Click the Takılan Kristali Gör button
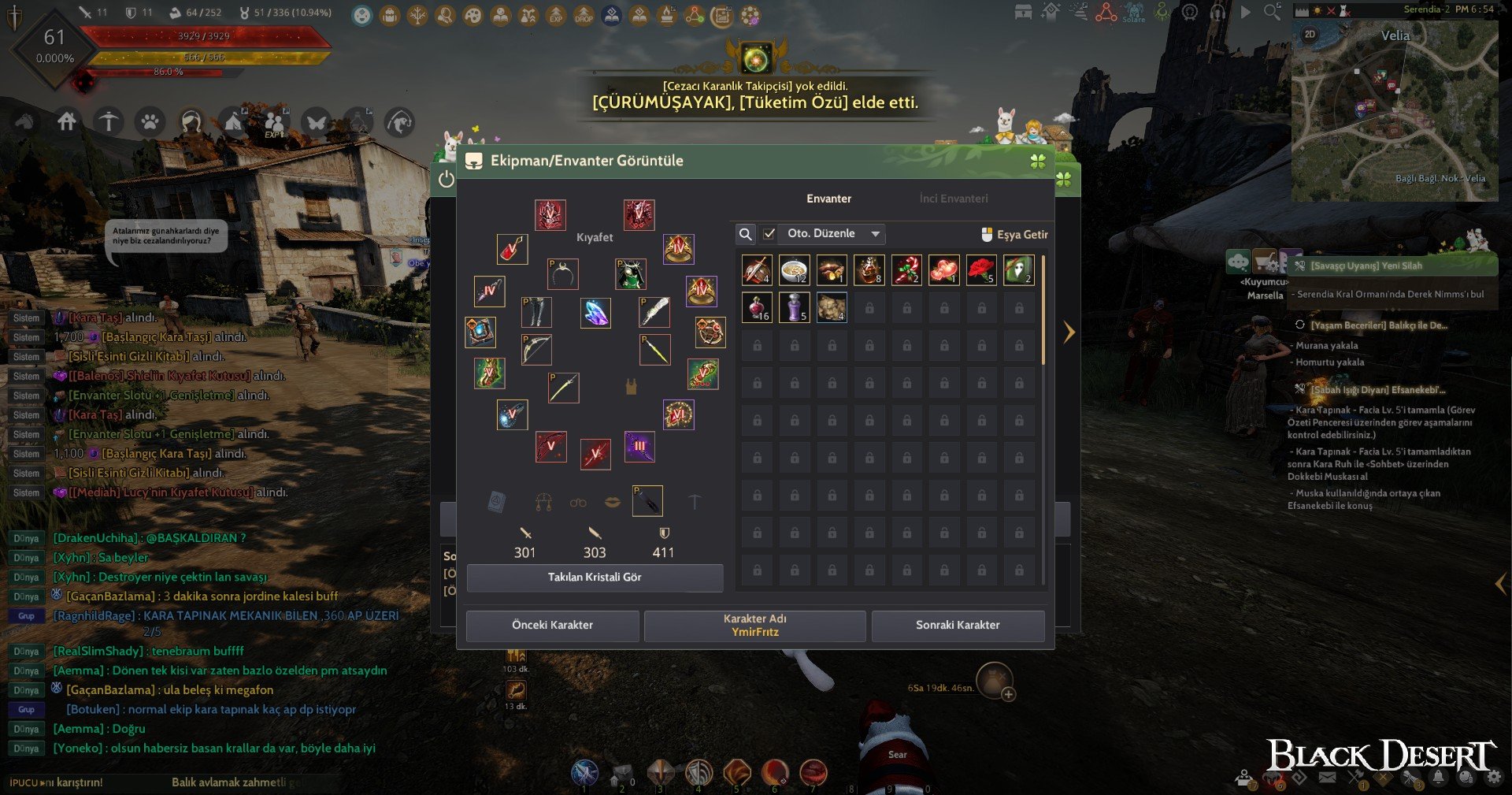Viewport: 1512px width, 795px height. 595,578
